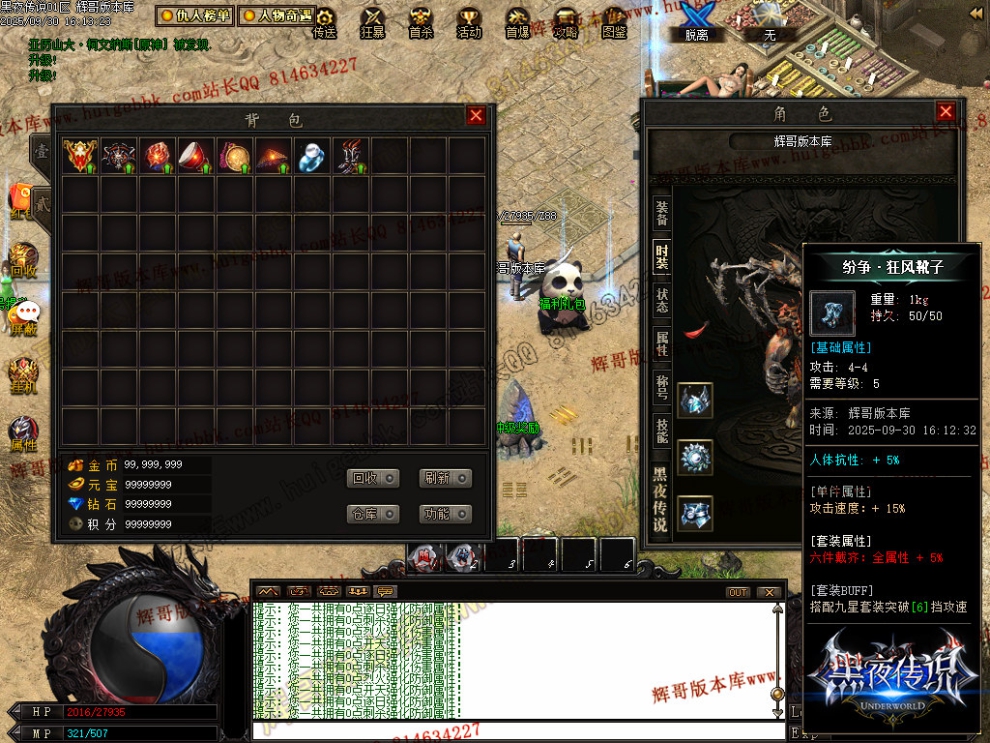This screenshot has width=990, height=743.
Task: Close the 角色 character window
Action: (945, 112)
